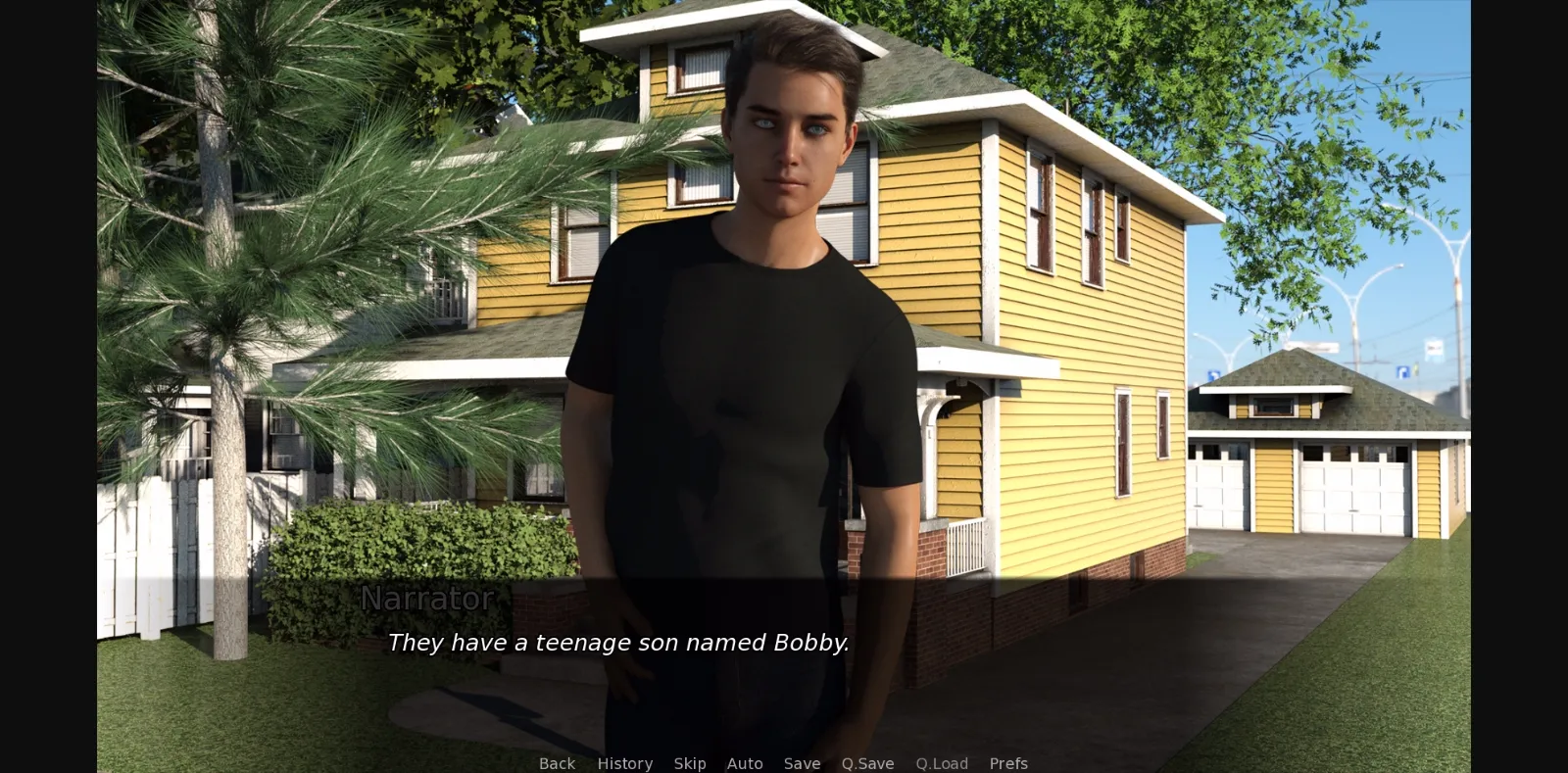Click the detached garage on the right
The image size is (1568, 773).
click(1323, 460)
